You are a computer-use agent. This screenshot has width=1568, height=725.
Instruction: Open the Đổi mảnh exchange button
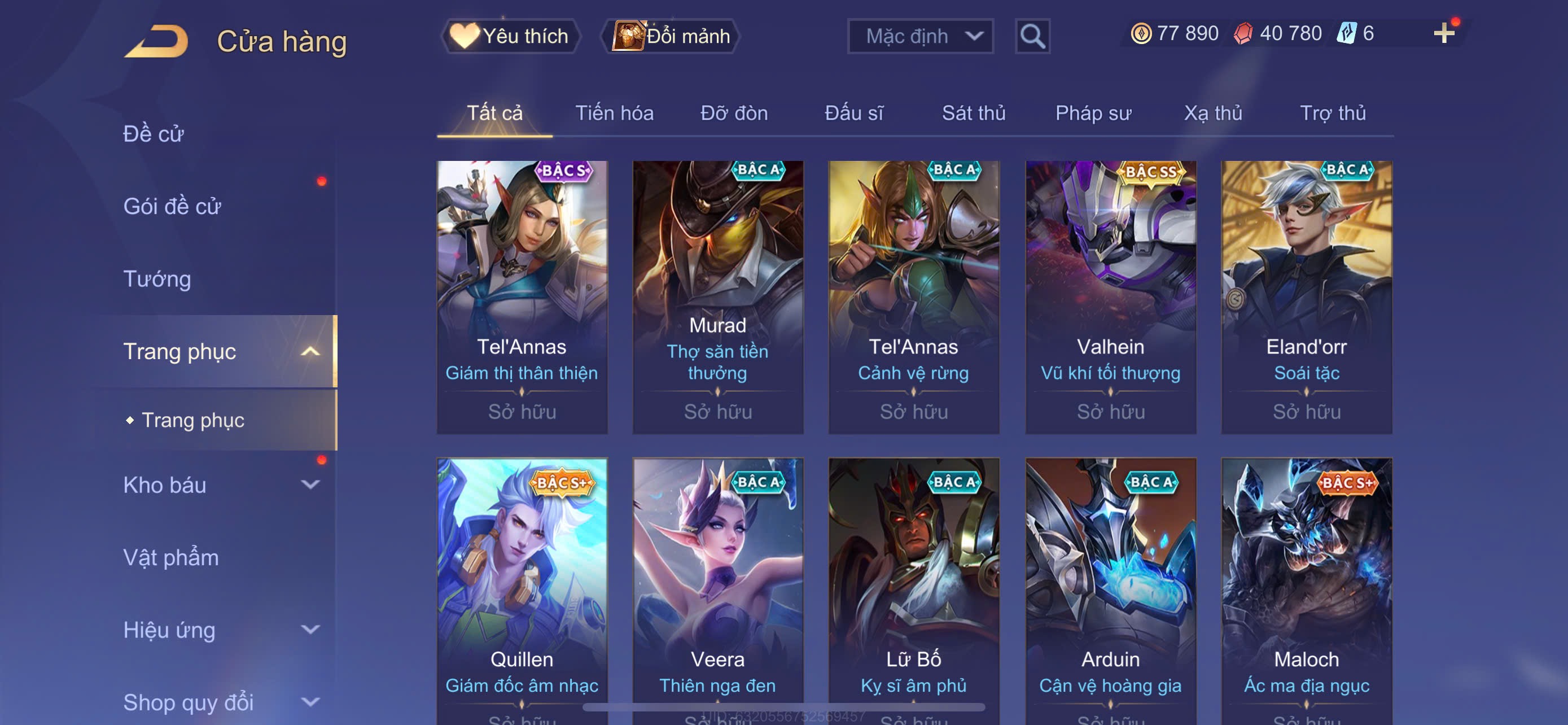[671, 36]
